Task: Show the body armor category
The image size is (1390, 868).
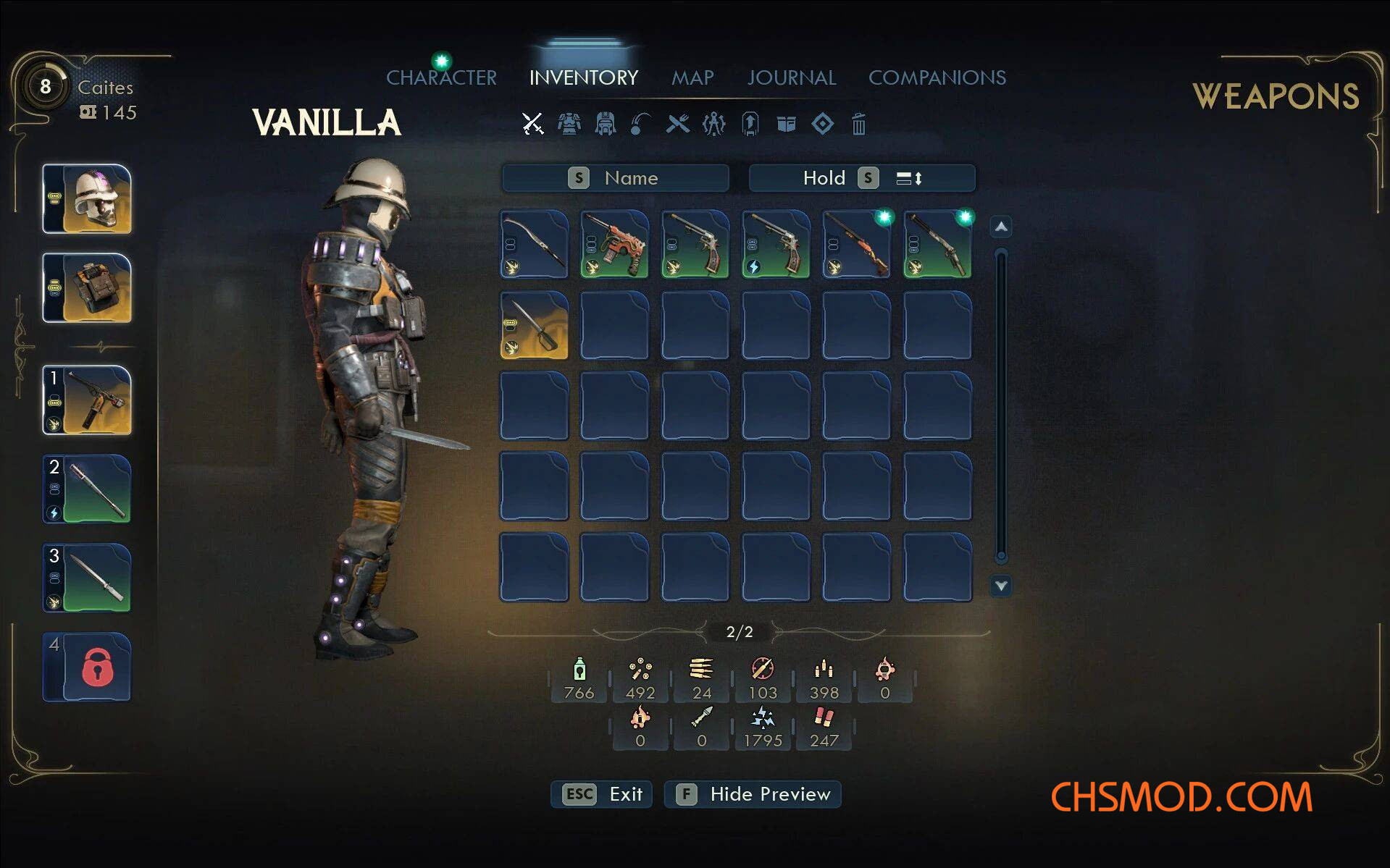Action: (569, 124)
